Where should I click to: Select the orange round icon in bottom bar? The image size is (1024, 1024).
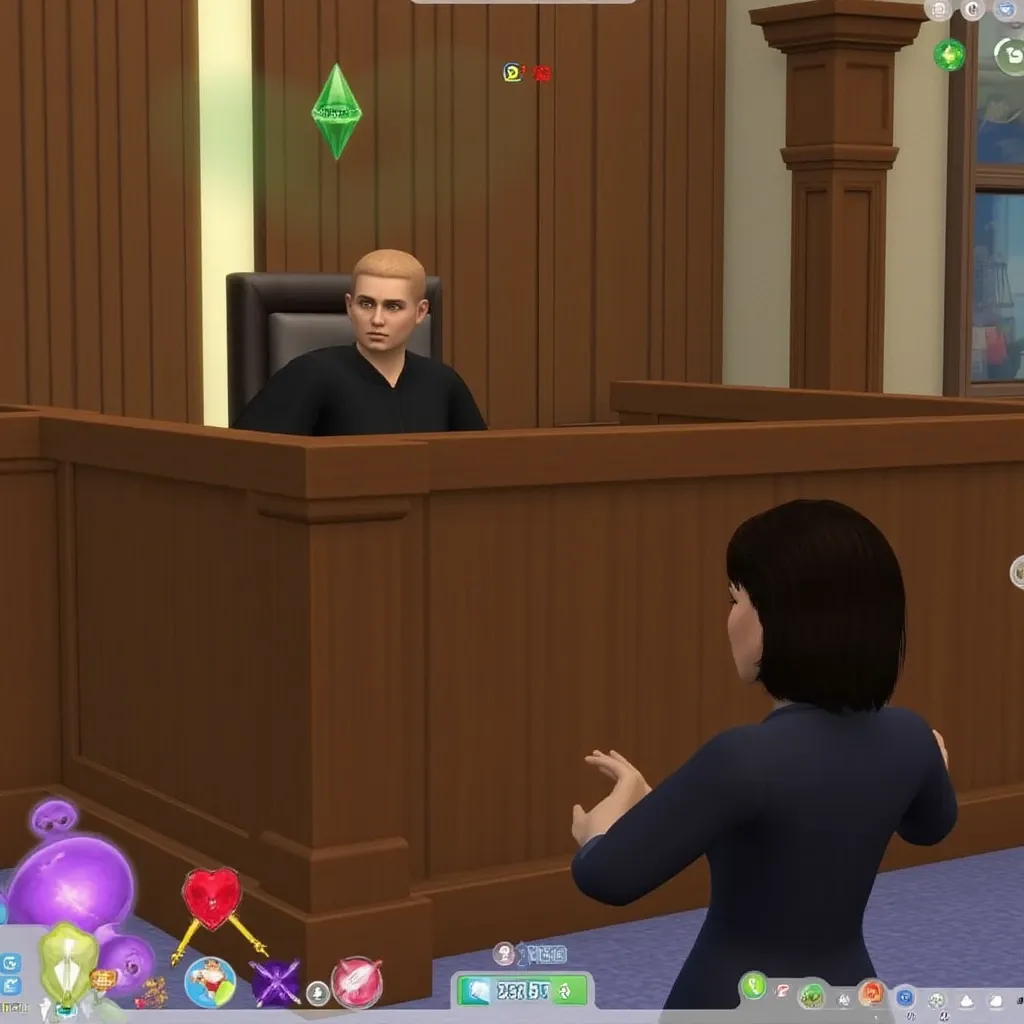pyautogui.click(x=871, y=993)
